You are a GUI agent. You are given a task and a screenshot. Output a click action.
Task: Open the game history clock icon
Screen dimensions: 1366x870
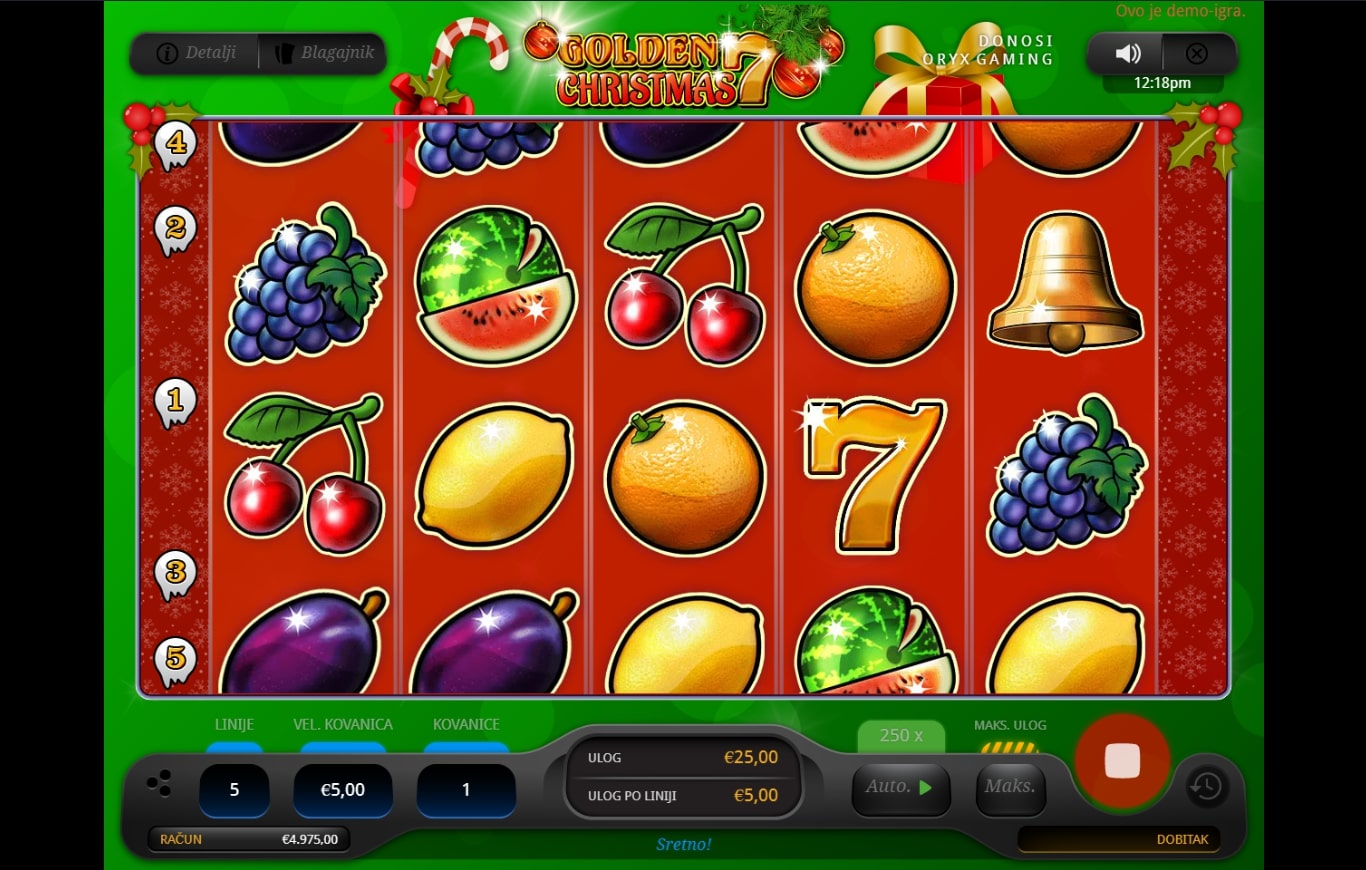coord(1207,787)
